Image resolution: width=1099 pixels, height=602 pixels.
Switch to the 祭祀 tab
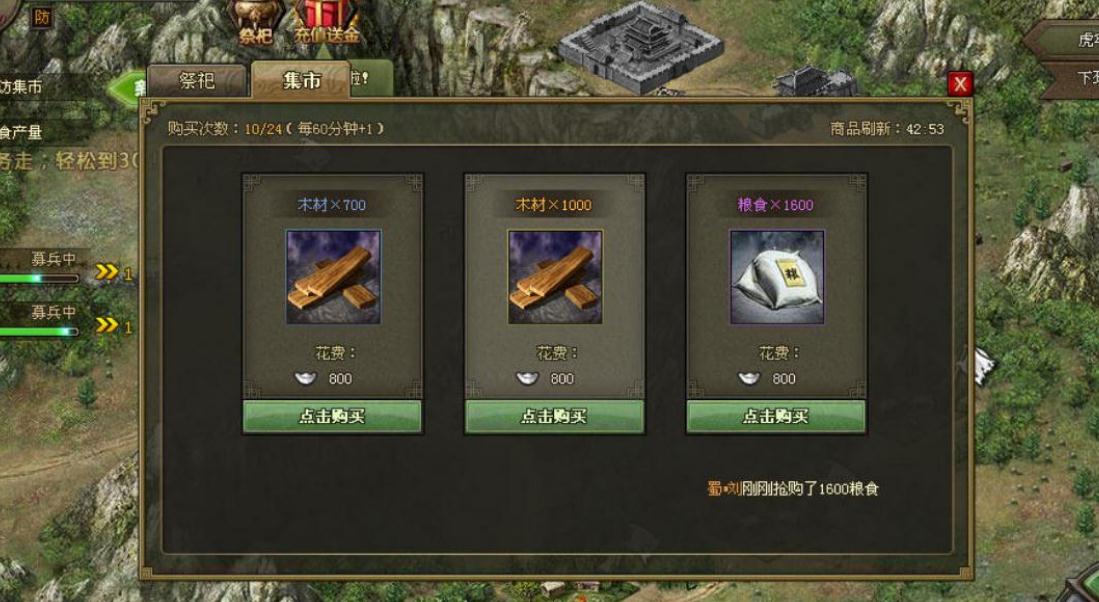point(196,81)
